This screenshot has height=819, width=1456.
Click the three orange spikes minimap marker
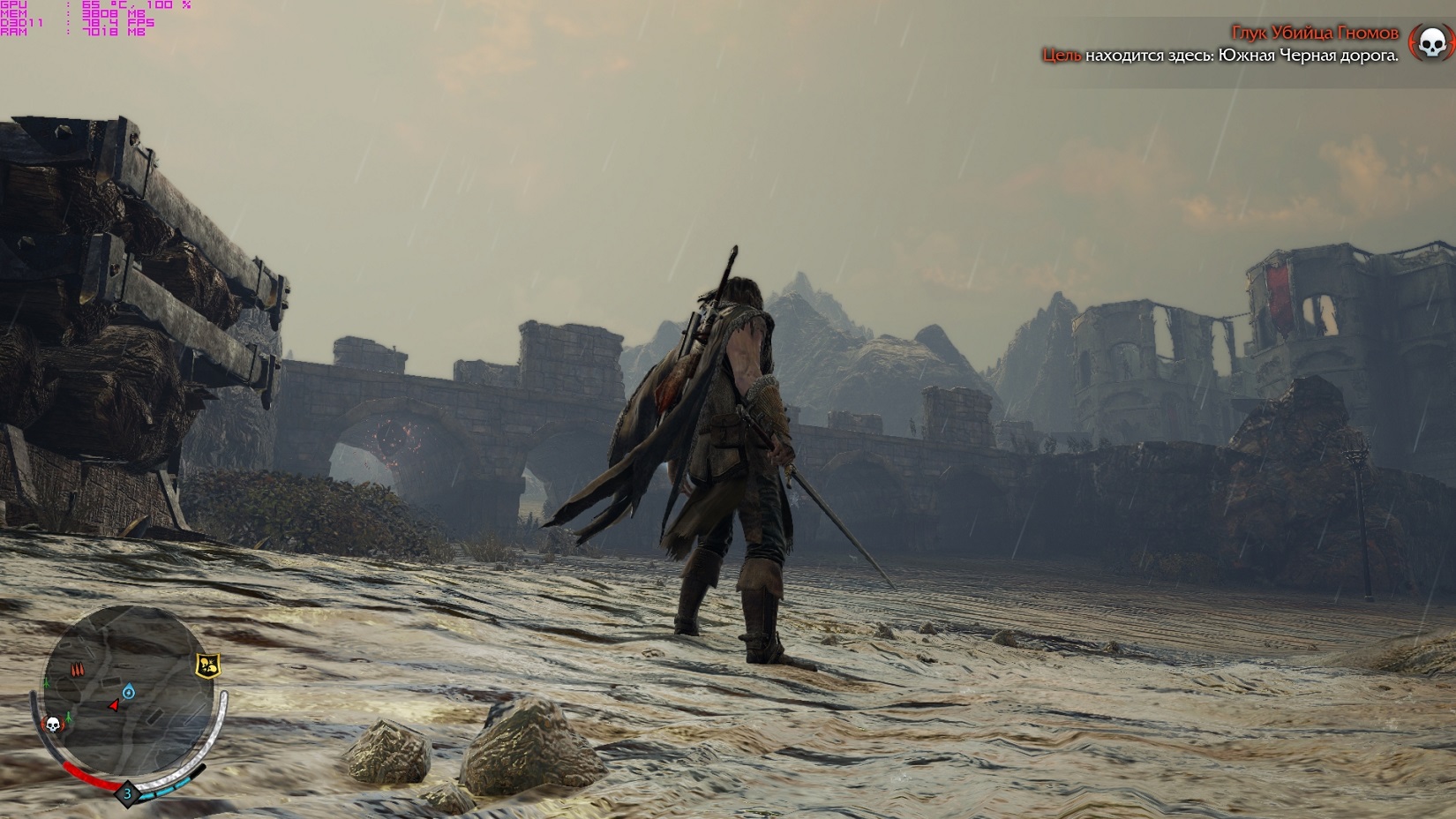click(77, 670)
